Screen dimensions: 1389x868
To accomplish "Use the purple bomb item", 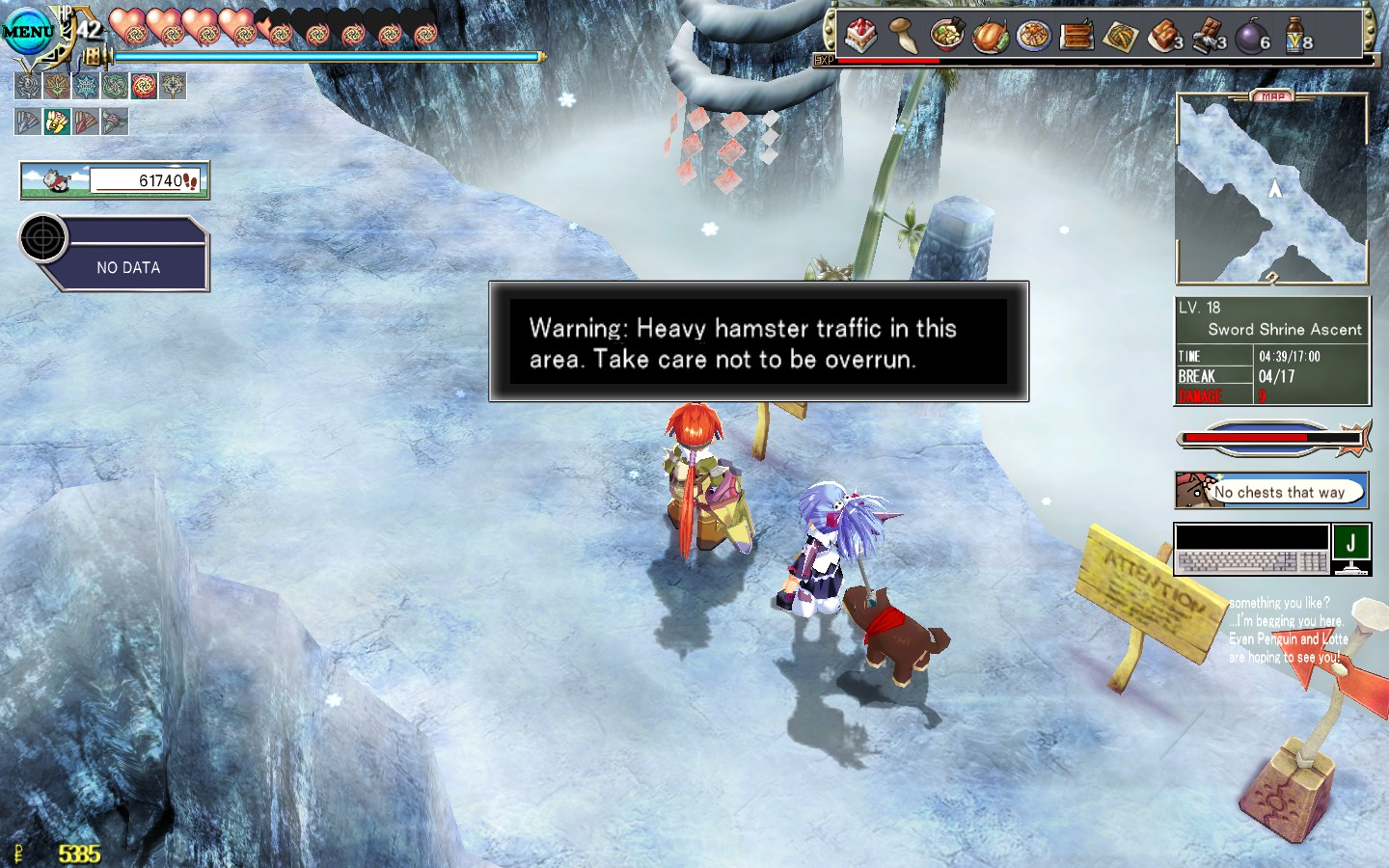I will pos(1250,38).
